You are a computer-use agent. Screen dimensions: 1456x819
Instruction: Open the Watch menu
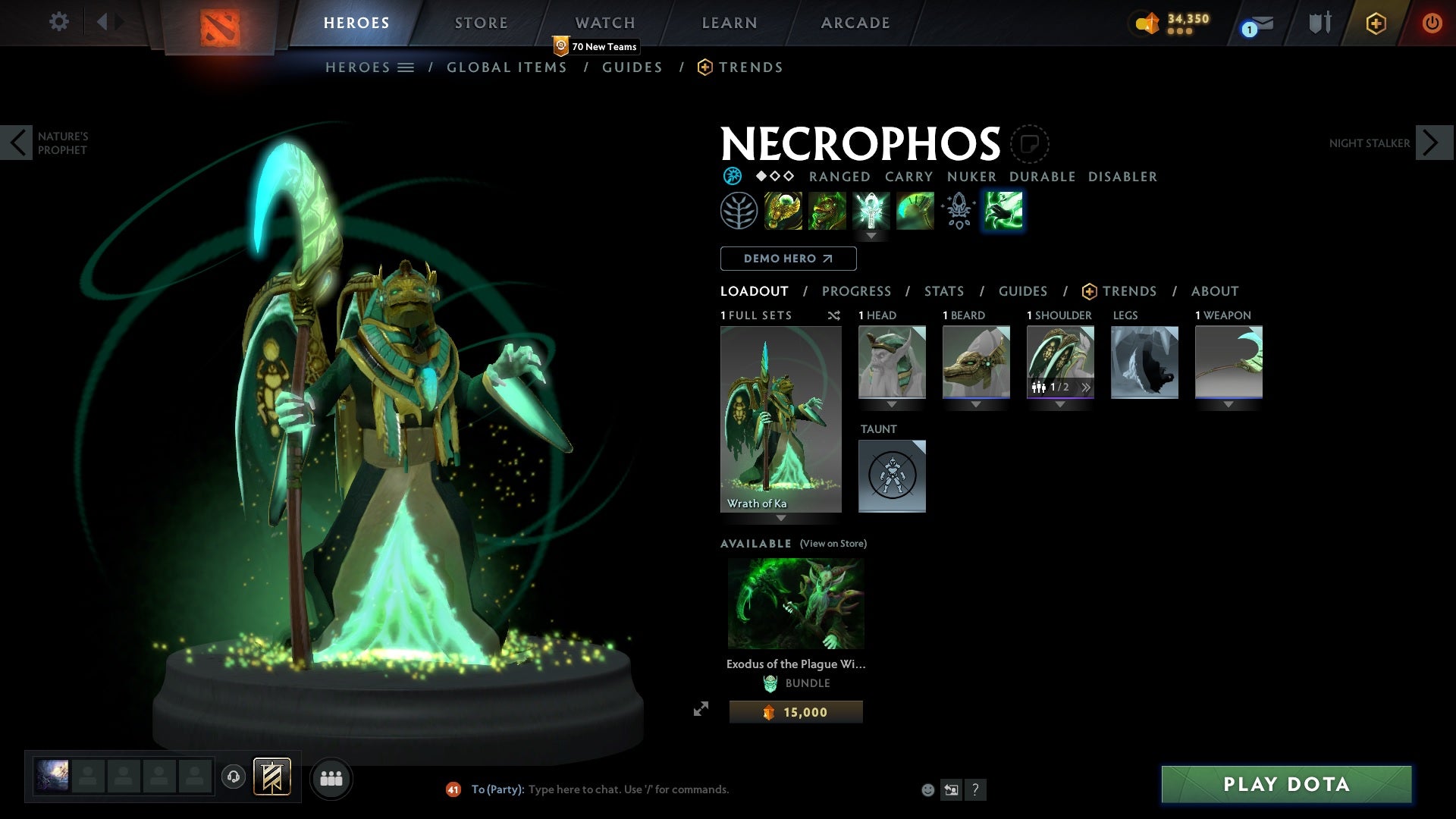coord(604,23)
